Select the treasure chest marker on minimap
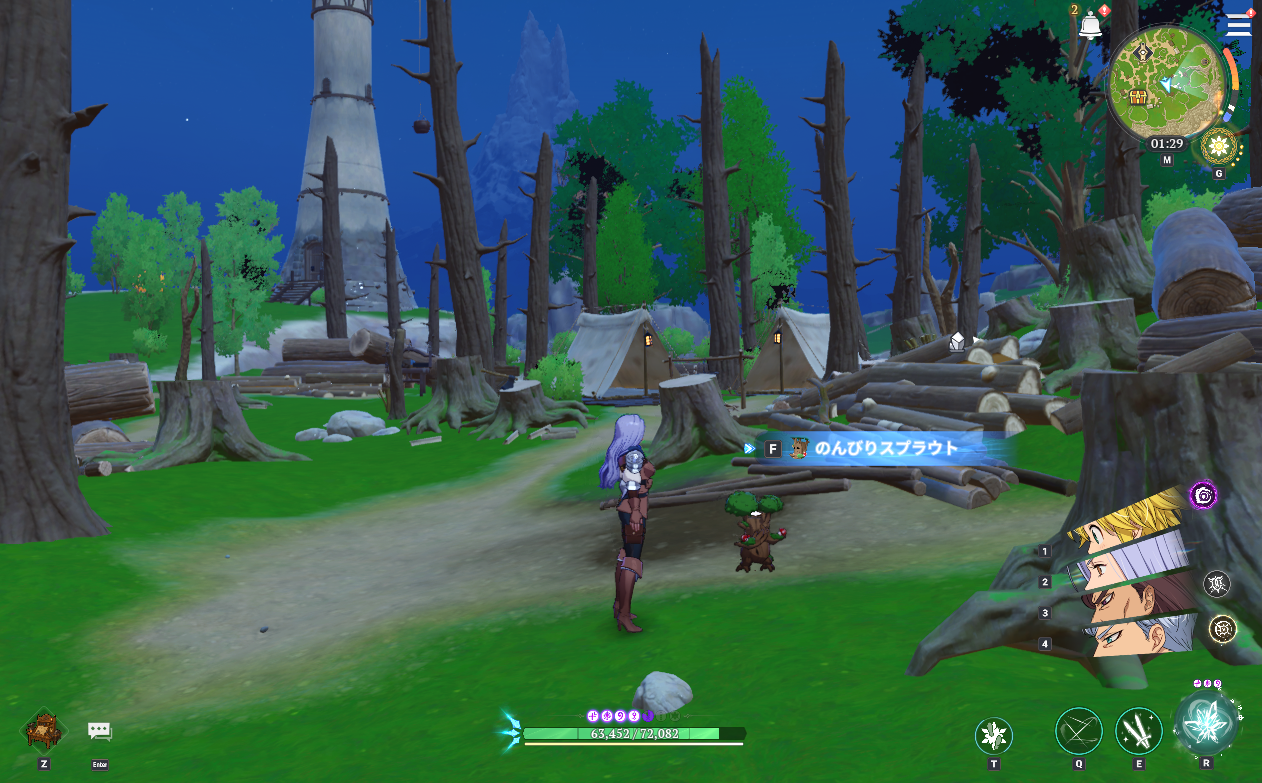The height and width of the screenshot is (783, 1262). tap(1137, 97)
